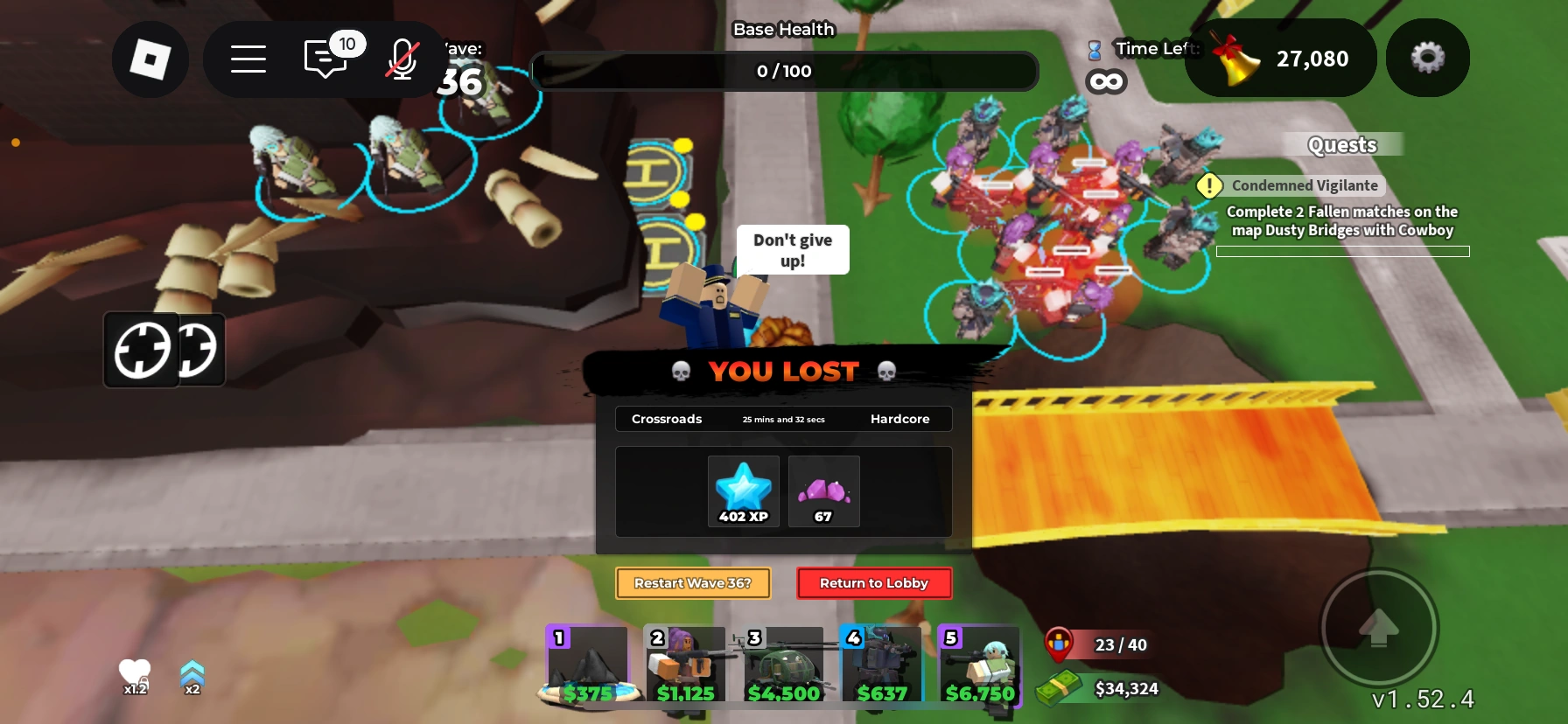Collect the 402 XP reward
The width and height of the screenshot is (1568, 724).
743,491
